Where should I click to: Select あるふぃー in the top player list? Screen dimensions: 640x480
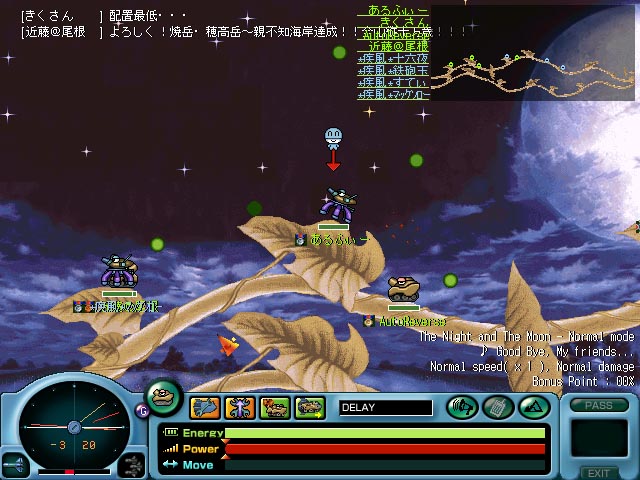coord(393,9)
